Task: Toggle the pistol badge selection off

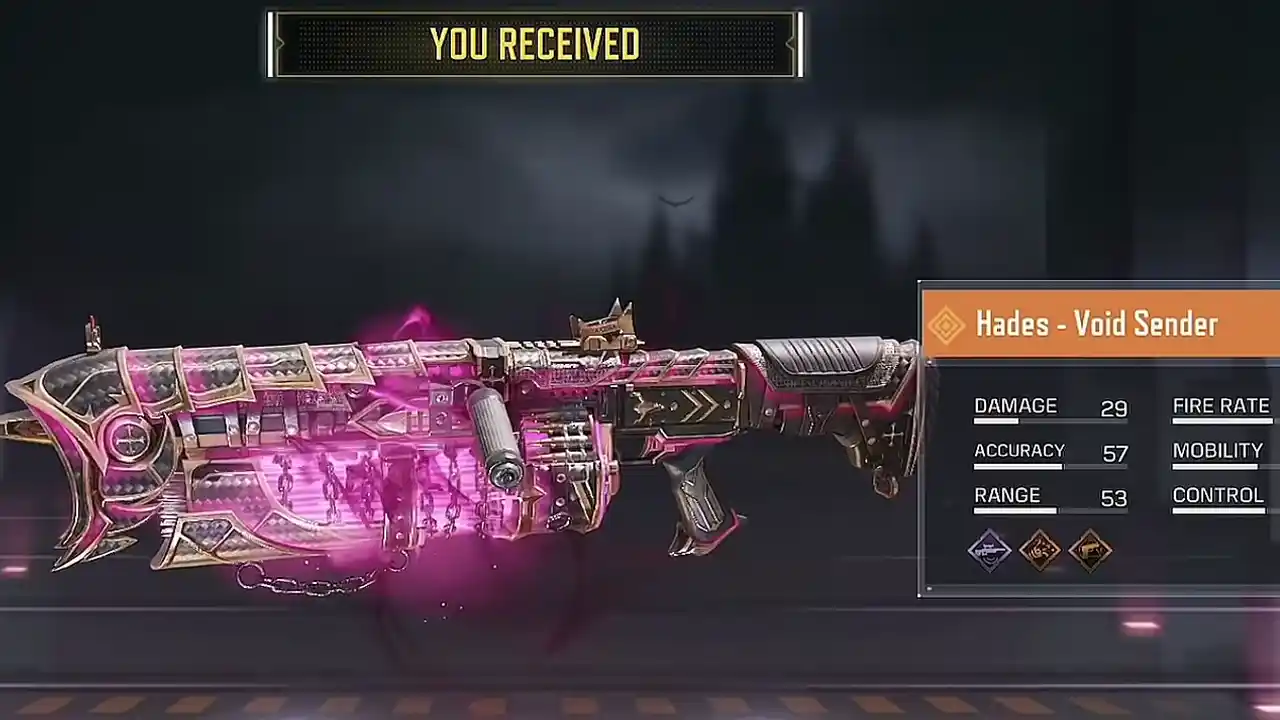Action: click(1091, 550)
